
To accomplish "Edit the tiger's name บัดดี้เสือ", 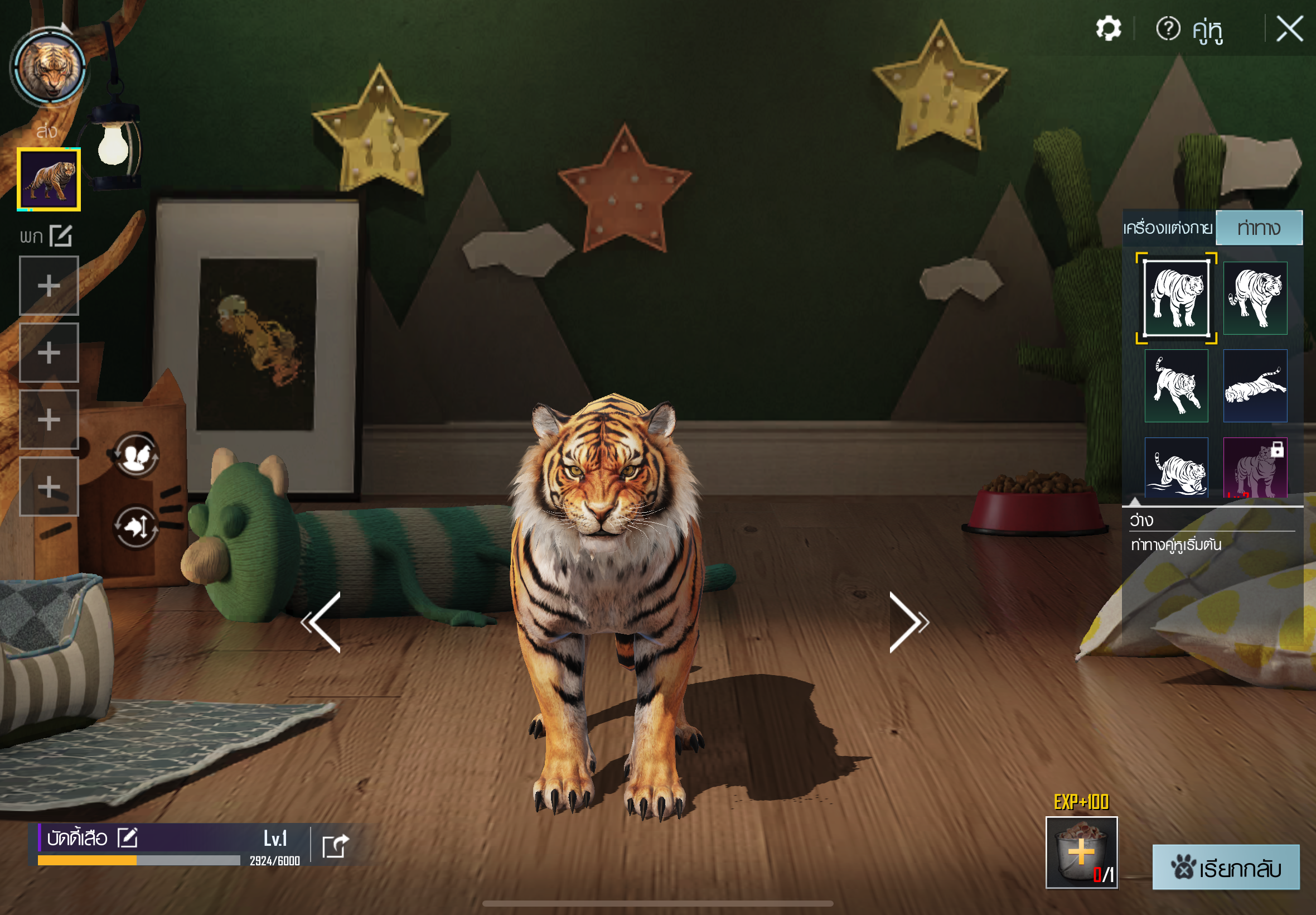I will 127,837.
